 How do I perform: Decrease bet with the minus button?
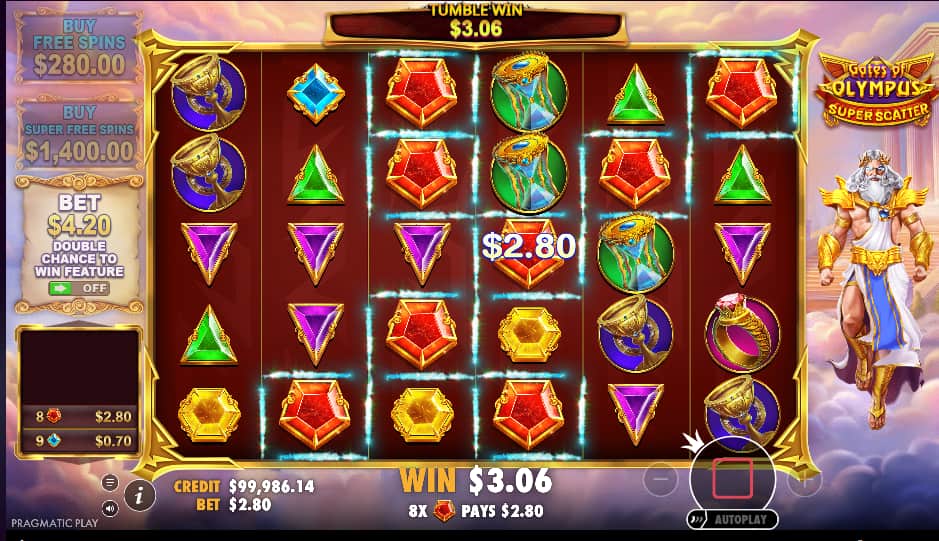[x=662, y=481]
